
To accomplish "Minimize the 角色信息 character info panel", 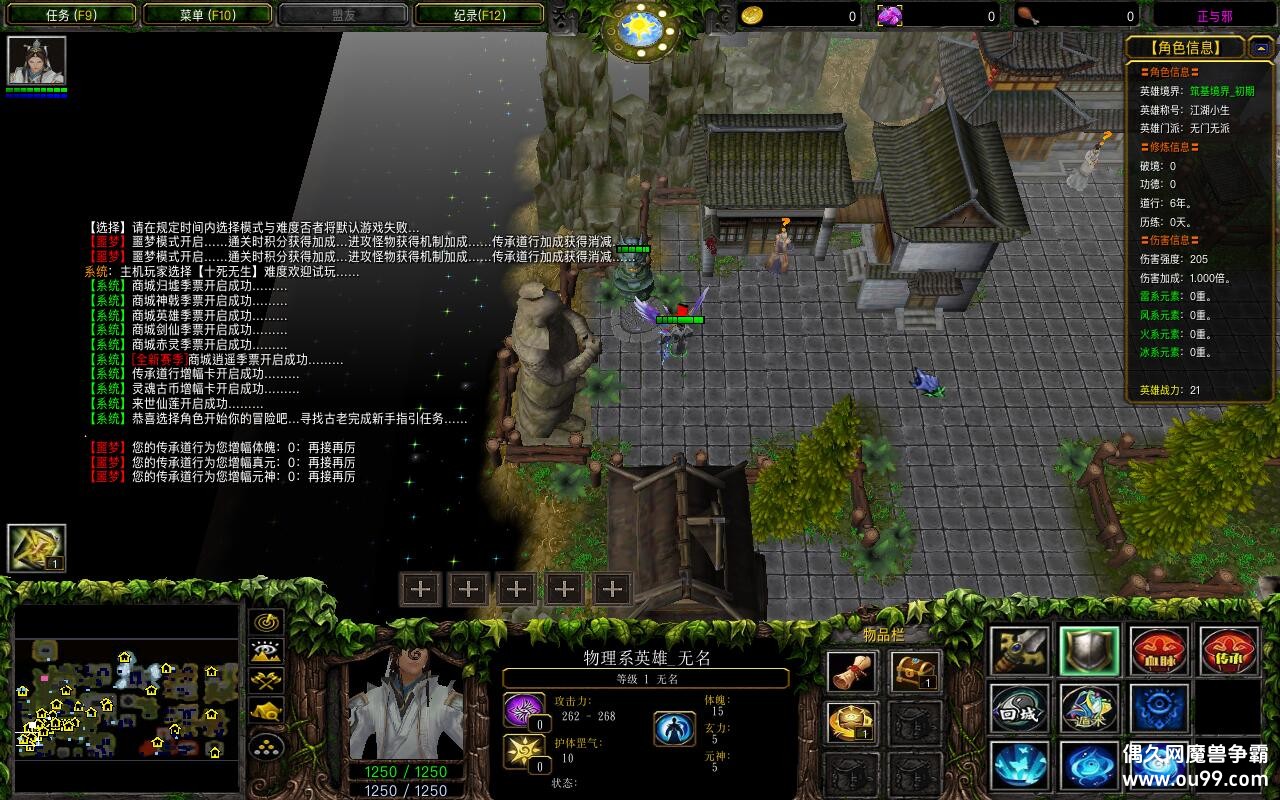I will 1262,47.
